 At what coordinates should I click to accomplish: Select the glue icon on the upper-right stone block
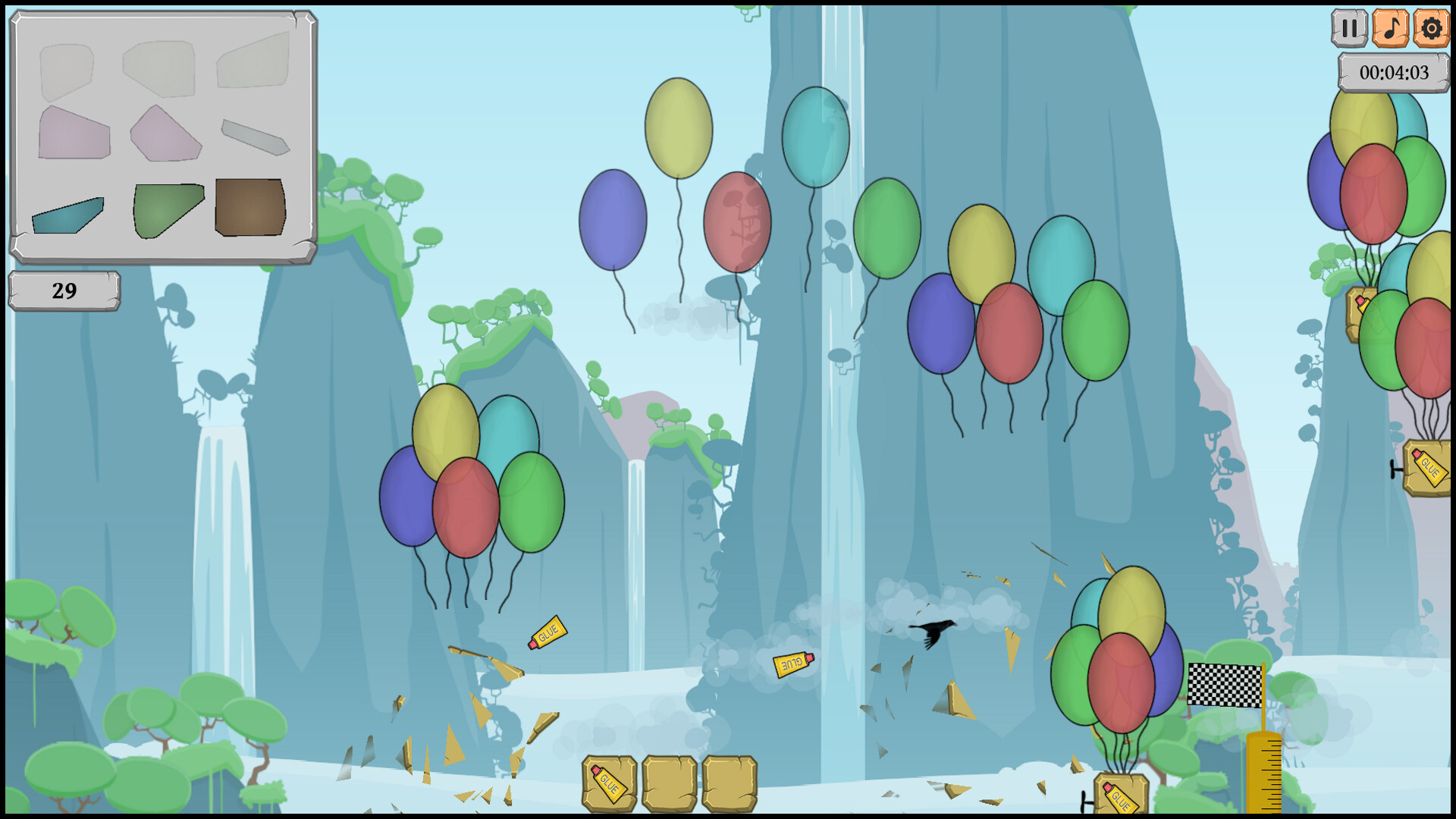coord(1362,303)
